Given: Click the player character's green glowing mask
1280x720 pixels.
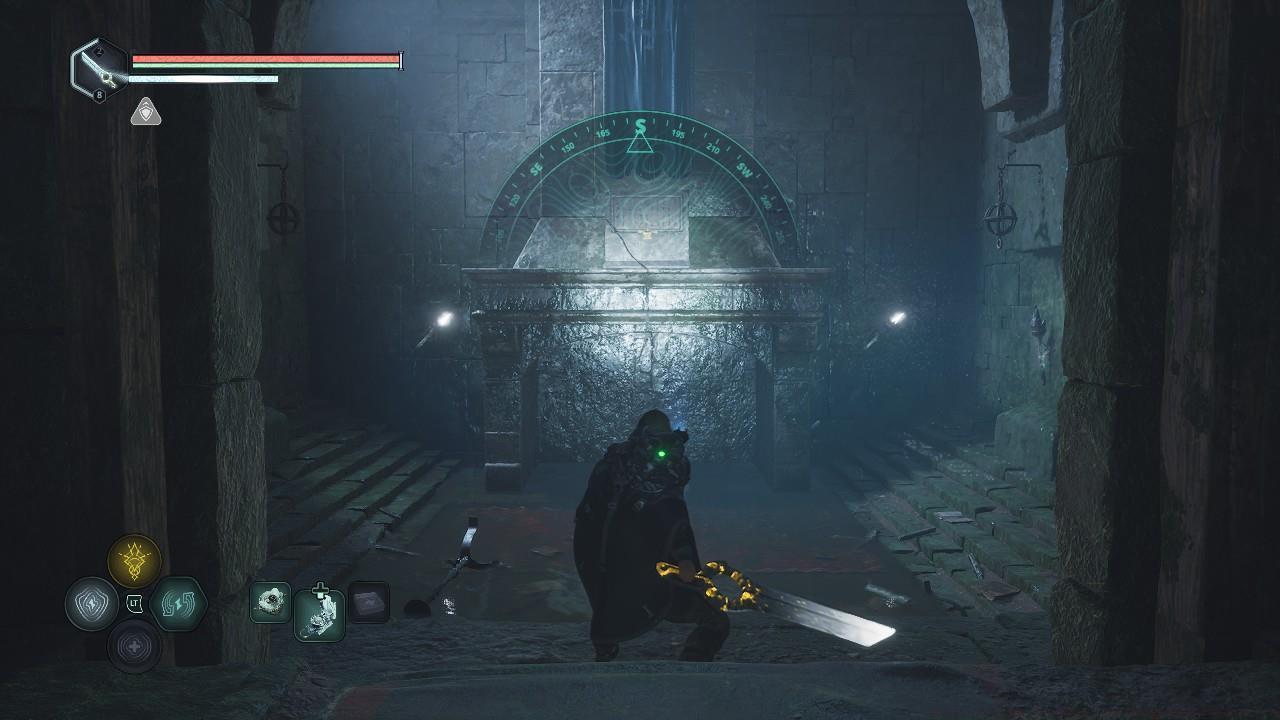Looking at the screenshot, I should coord(661,452).
